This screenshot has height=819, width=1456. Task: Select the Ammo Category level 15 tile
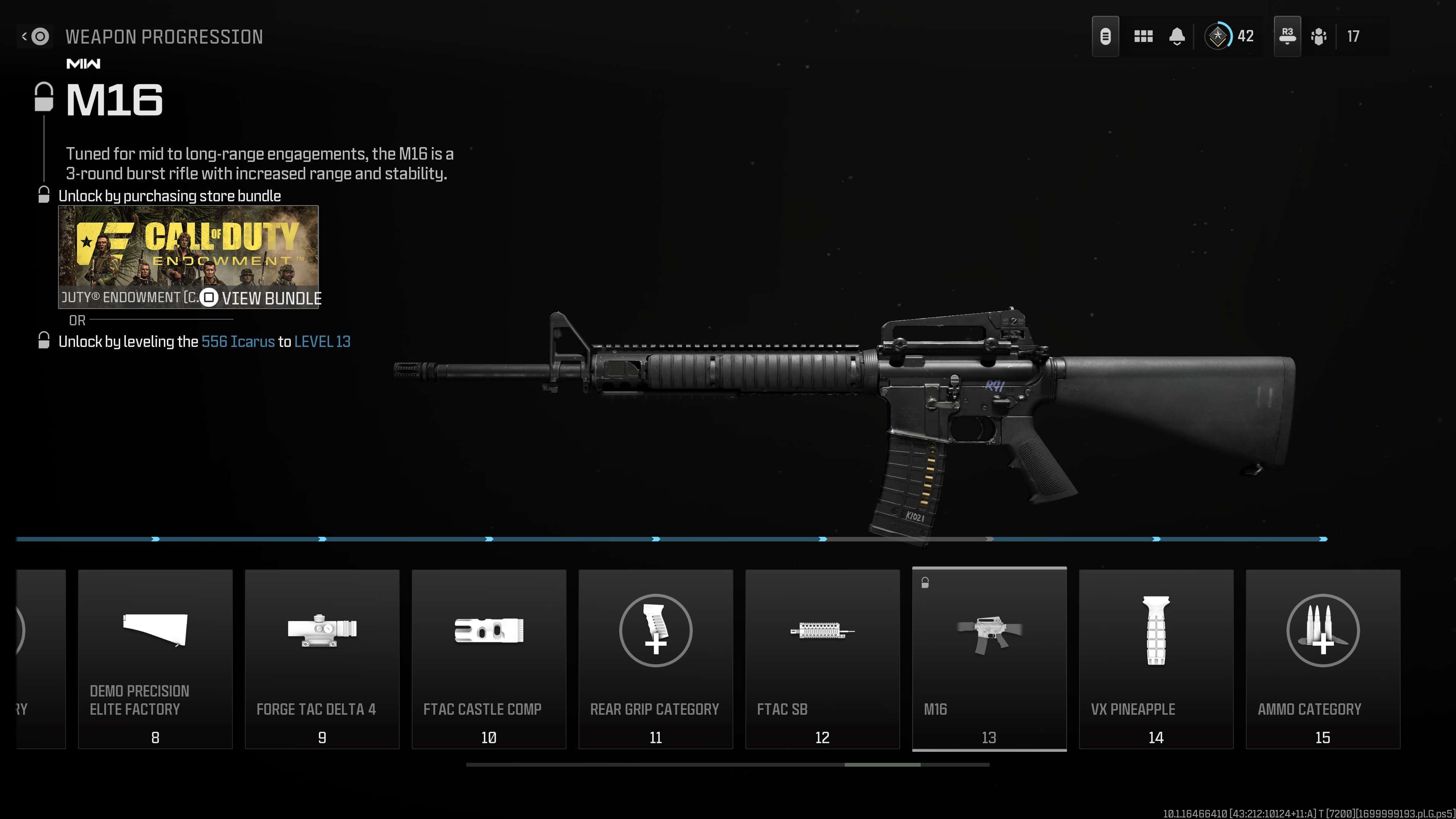[x=1323, y=659]
